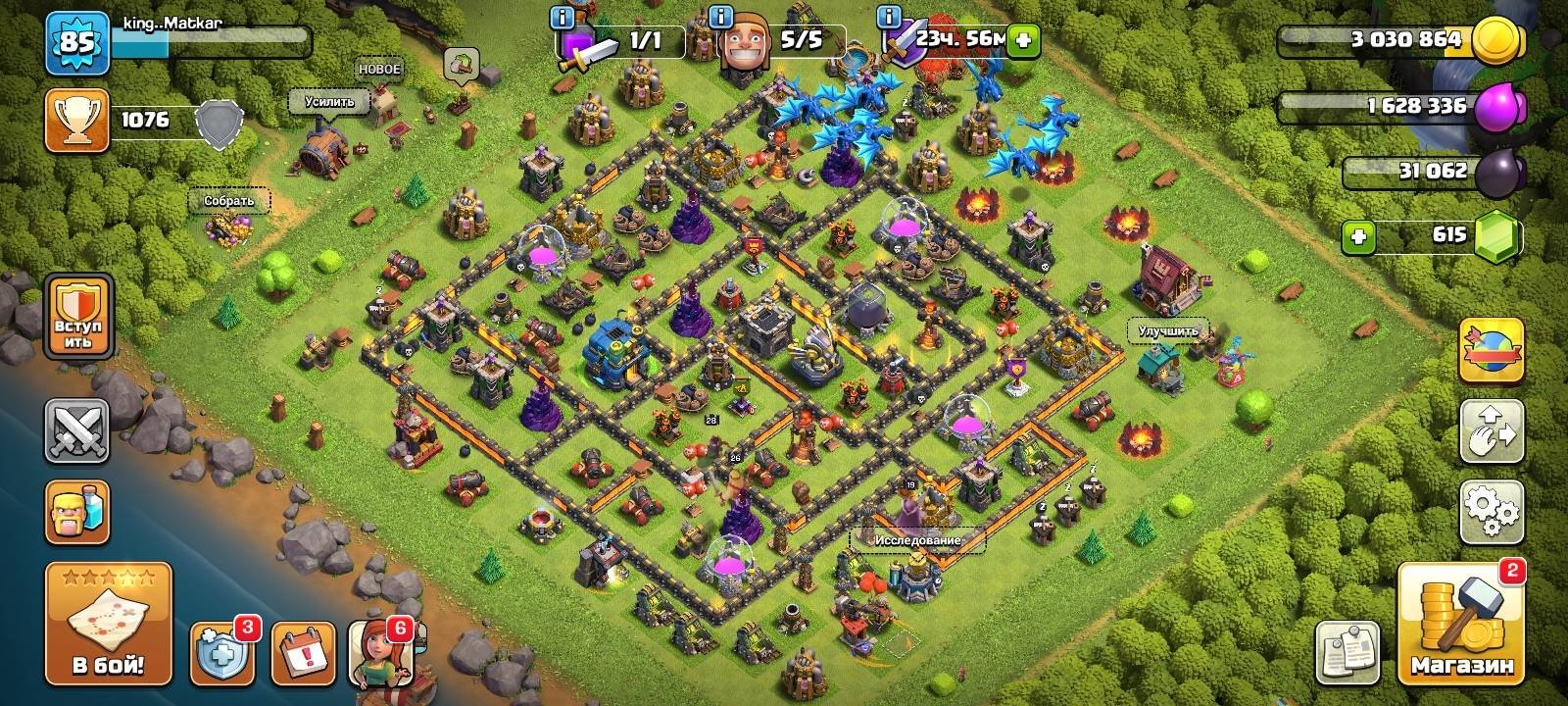Select the crossed swords attack icon
Viewport: 1568px width, 706px height.
(x=76, y=431)
